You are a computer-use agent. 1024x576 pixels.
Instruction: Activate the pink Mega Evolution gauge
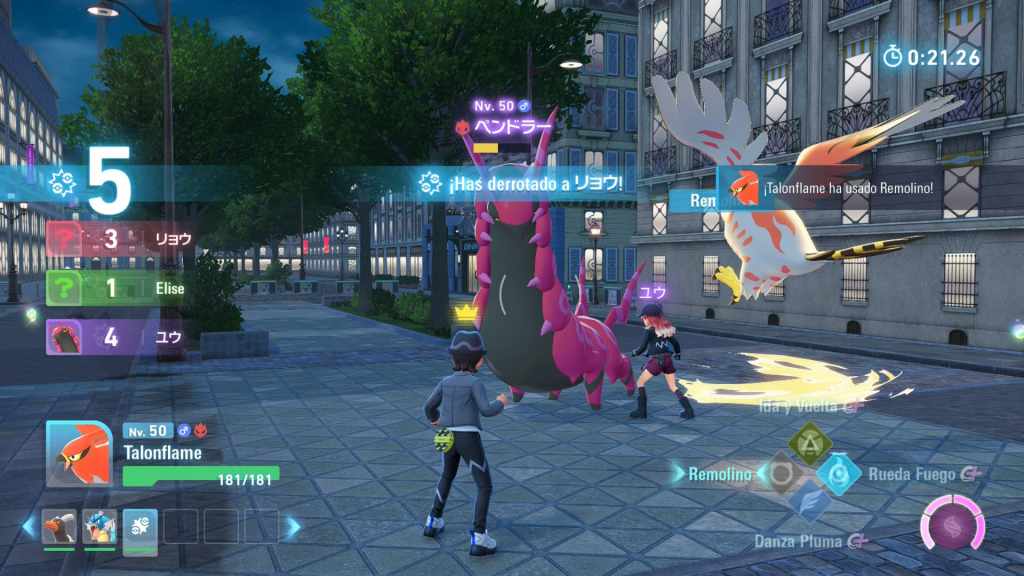click(952, 525)
